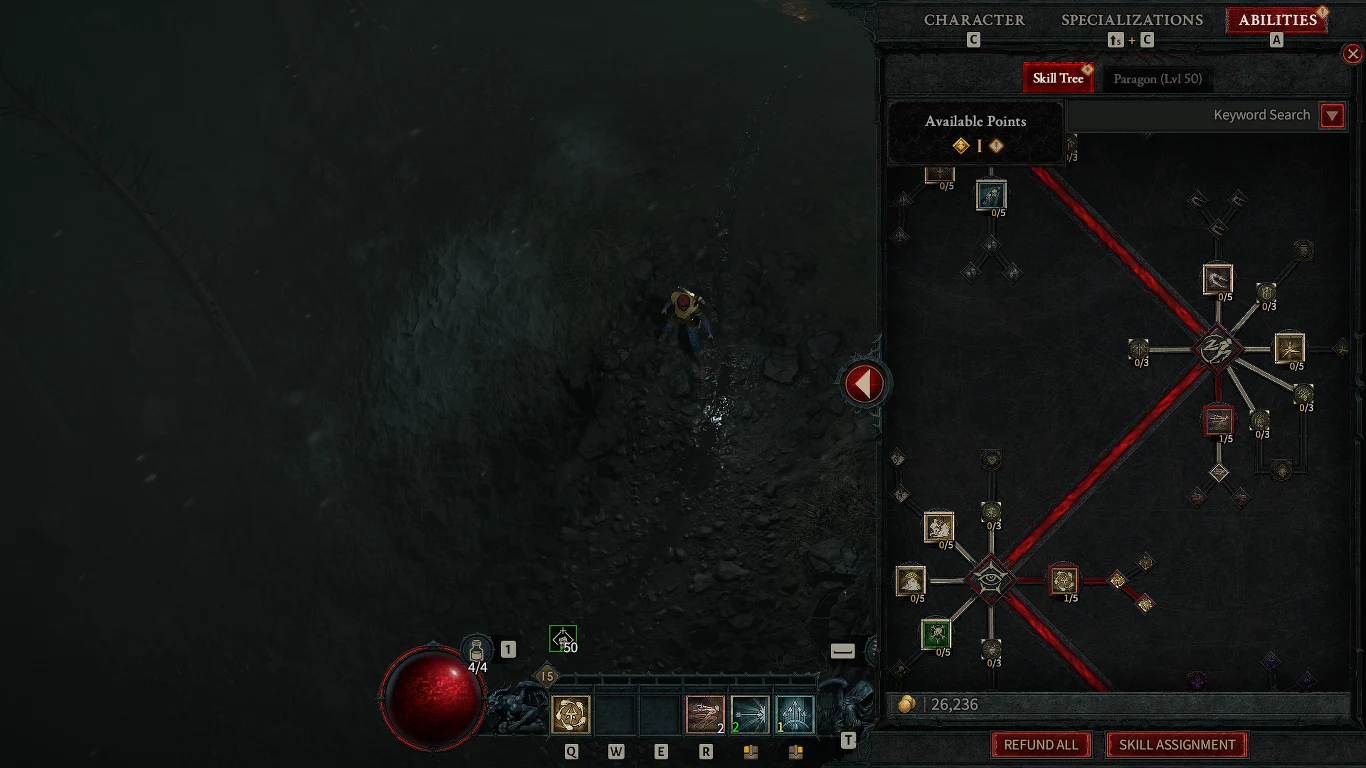
Task: Open the Keyword Search dropdown
Action: [1332, 116]
